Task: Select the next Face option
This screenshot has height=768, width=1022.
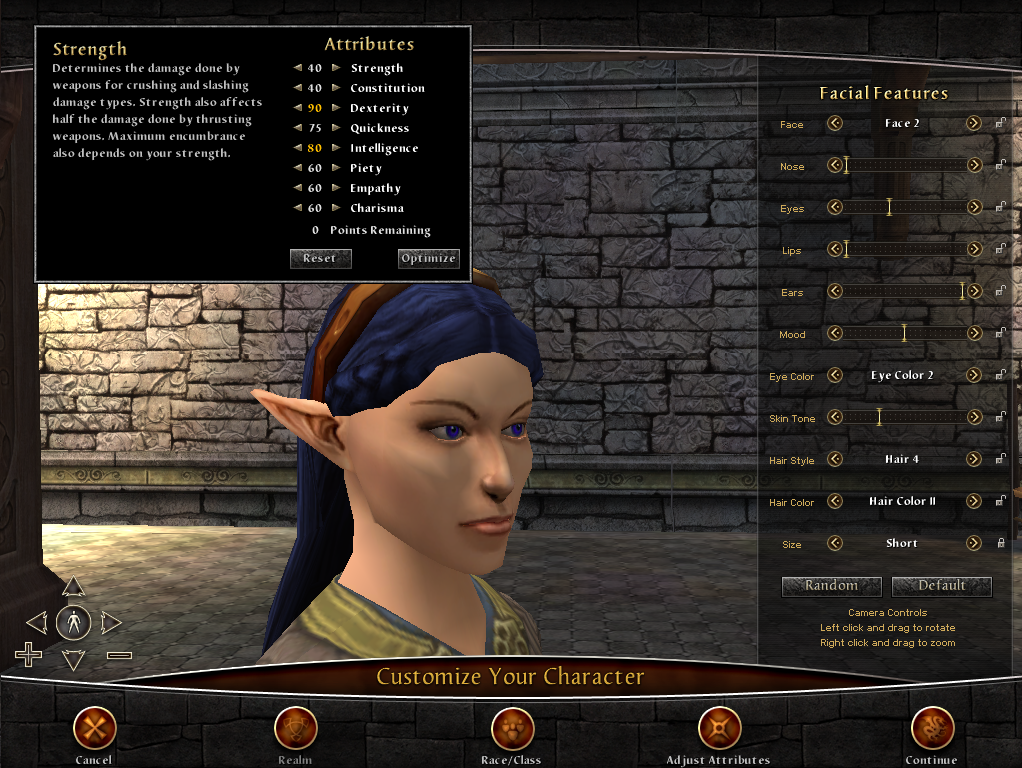Action: click(x=973, y=123)
